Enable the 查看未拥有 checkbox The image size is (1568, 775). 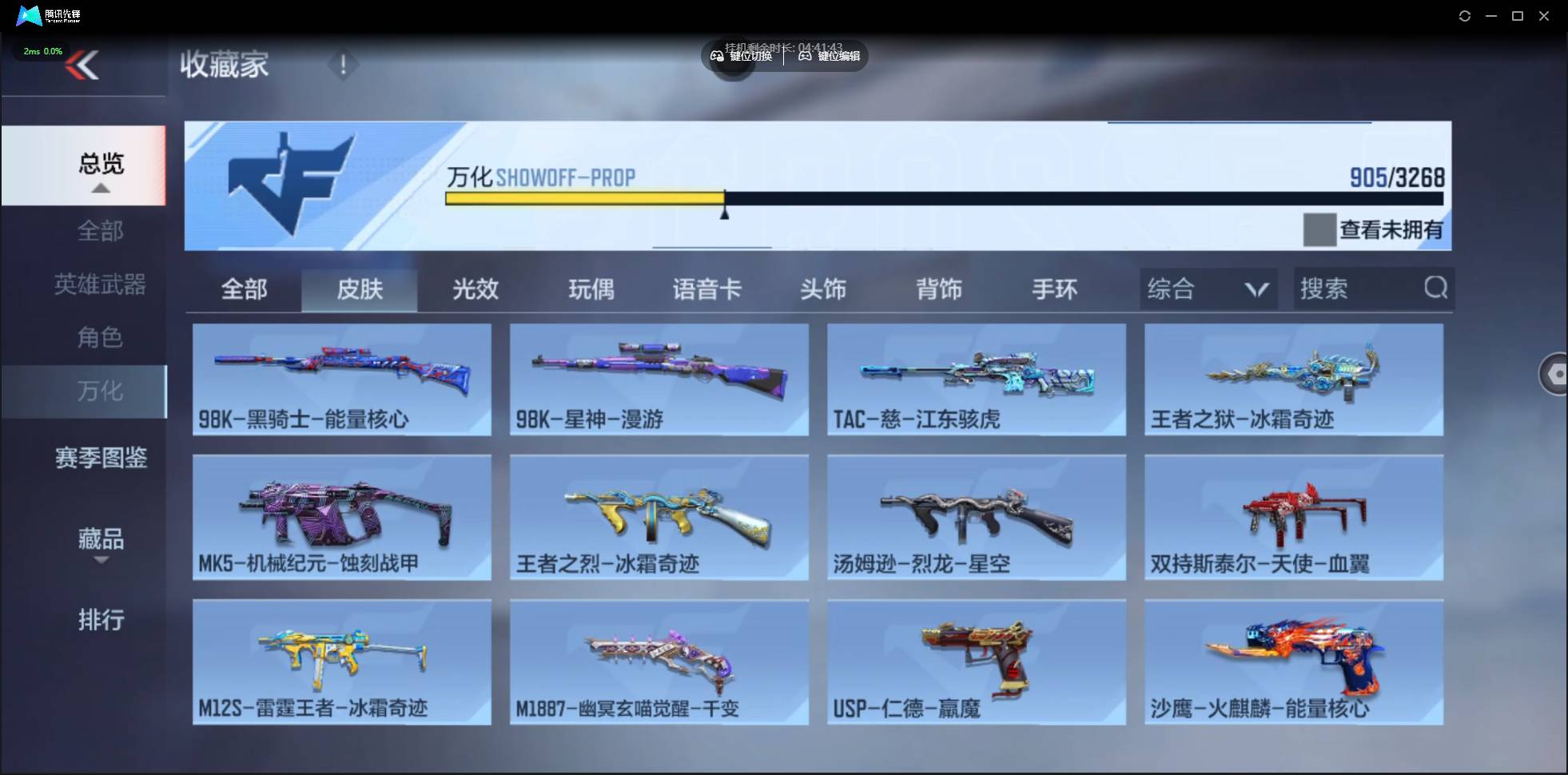coord(1320,230)
